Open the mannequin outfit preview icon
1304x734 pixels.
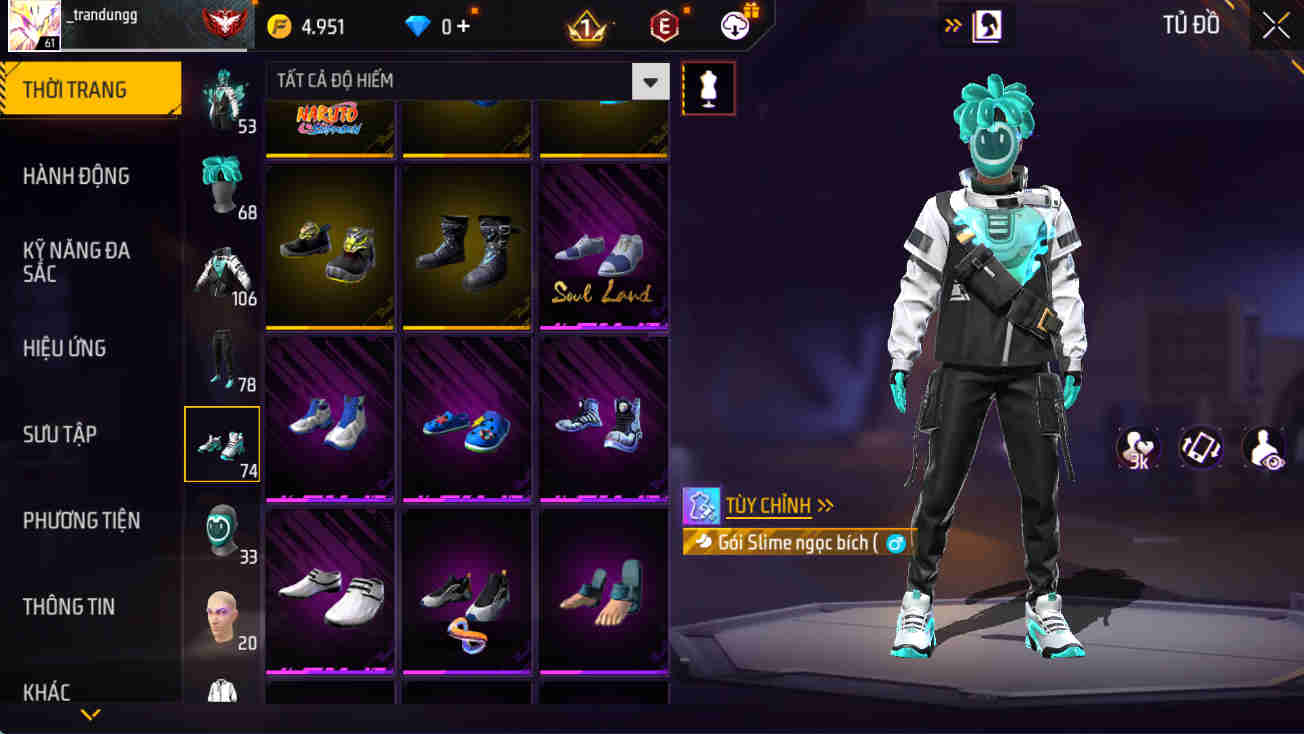708,88
